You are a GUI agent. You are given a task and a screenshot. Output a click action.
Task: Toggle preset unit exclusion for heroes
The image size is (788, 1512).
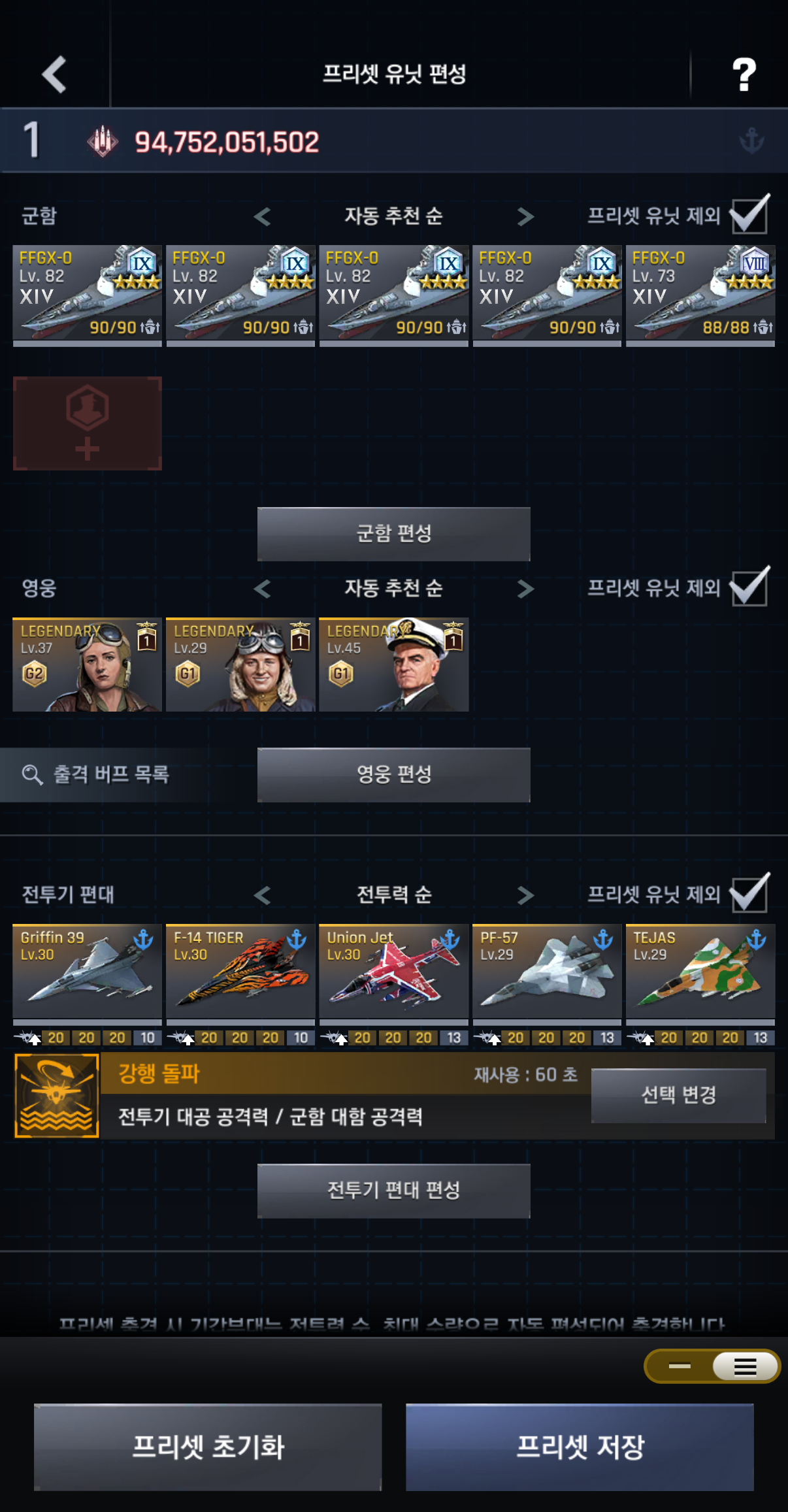[x=749, y=587]
